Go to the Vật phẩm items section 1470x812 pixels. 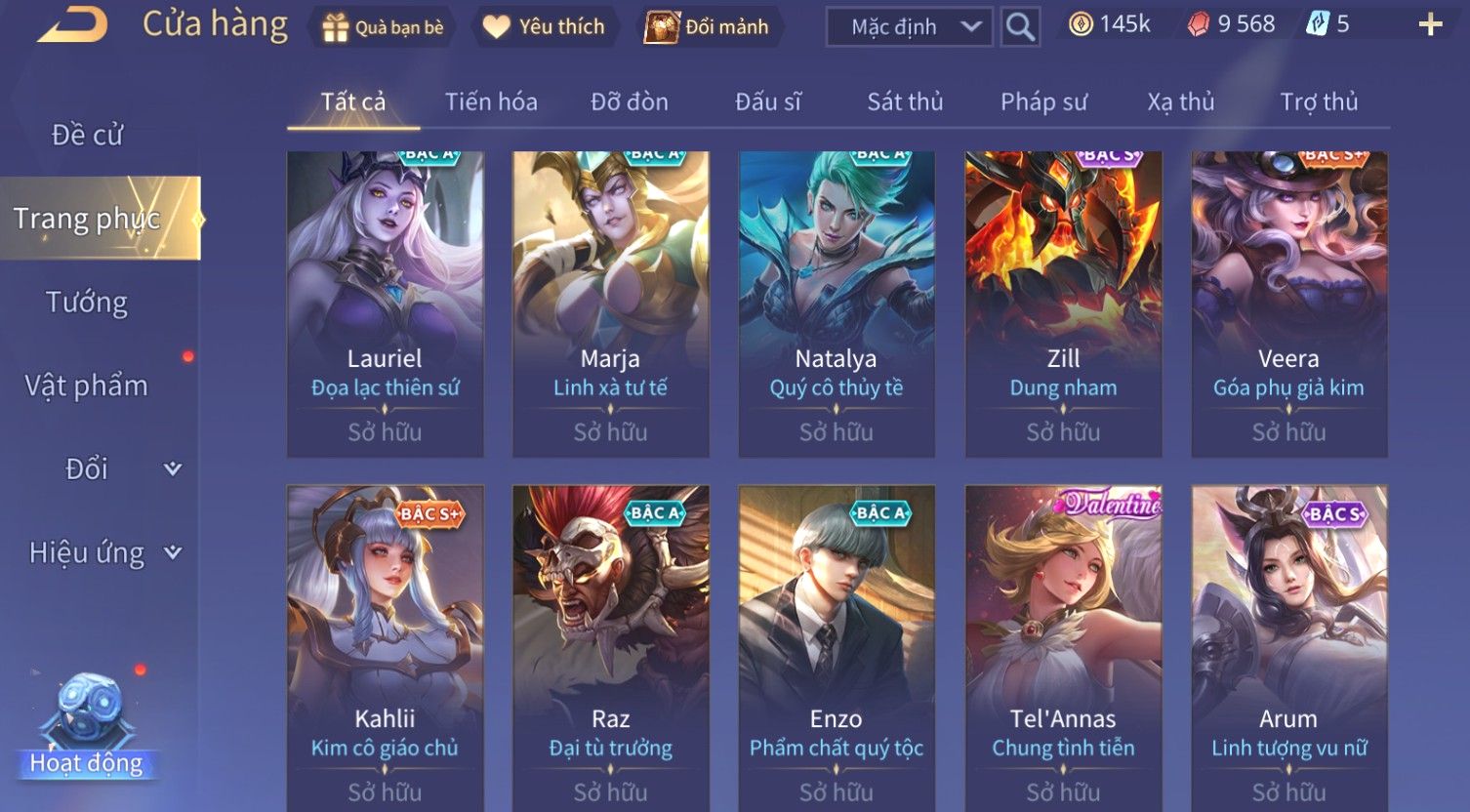click(x=87, y=386)
